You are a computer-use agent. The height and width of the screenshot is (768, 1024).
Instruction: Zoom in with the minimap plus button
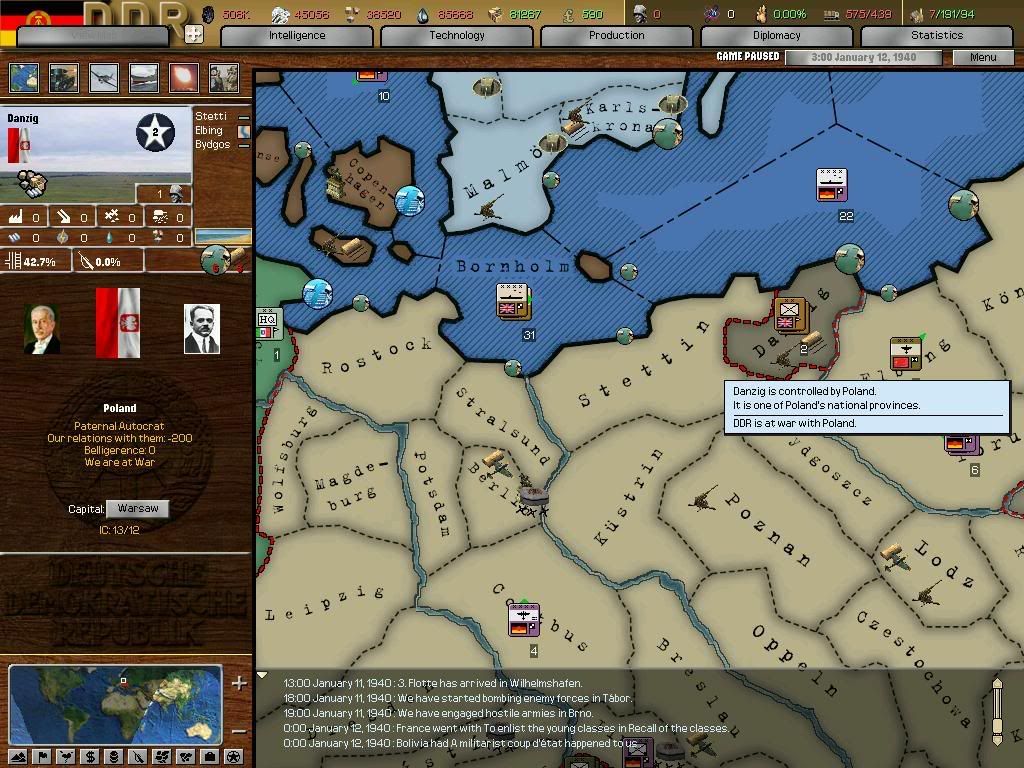point(239,684)
